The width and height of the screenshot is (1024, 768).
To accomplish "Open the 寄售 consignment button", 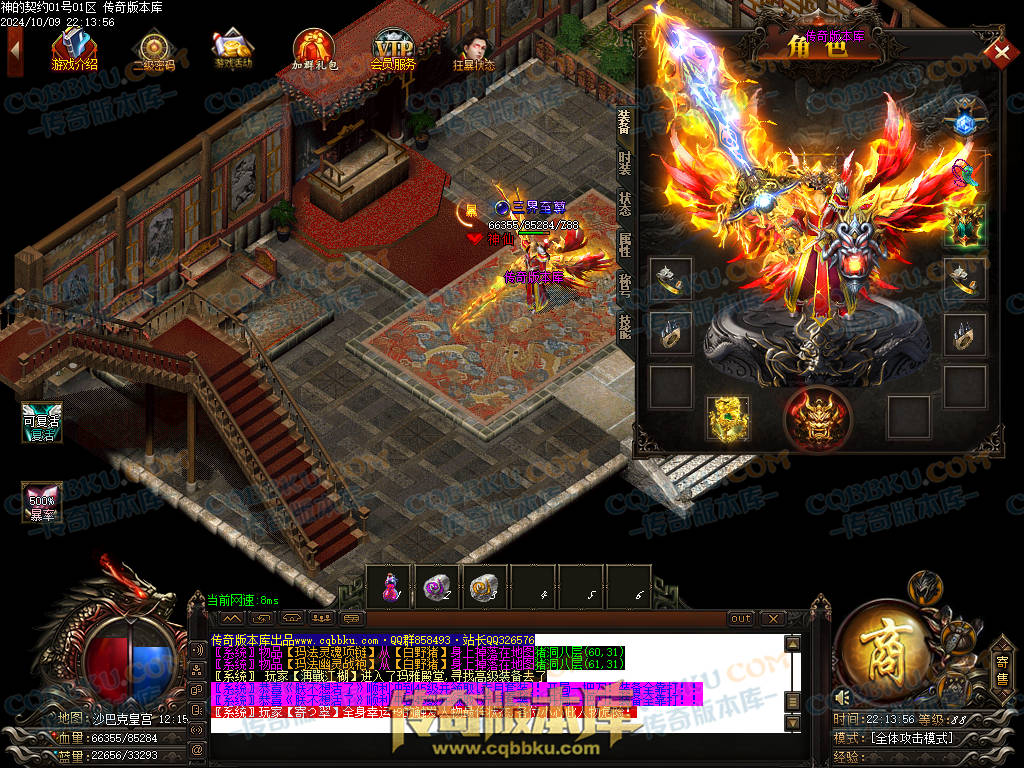I will [x=1002, y=668].
